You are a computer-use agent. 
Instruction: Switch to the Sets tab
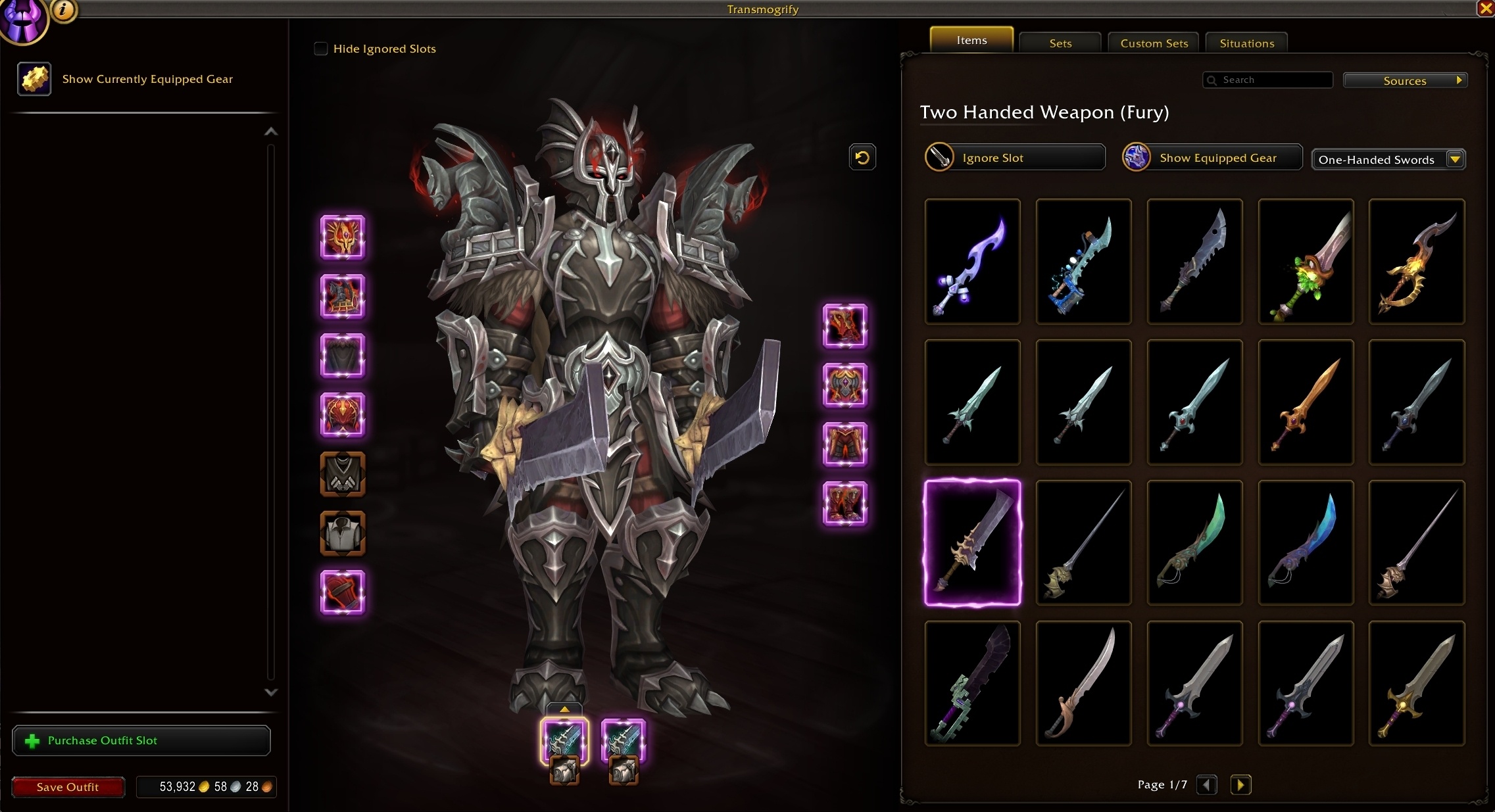(1060, 43)
